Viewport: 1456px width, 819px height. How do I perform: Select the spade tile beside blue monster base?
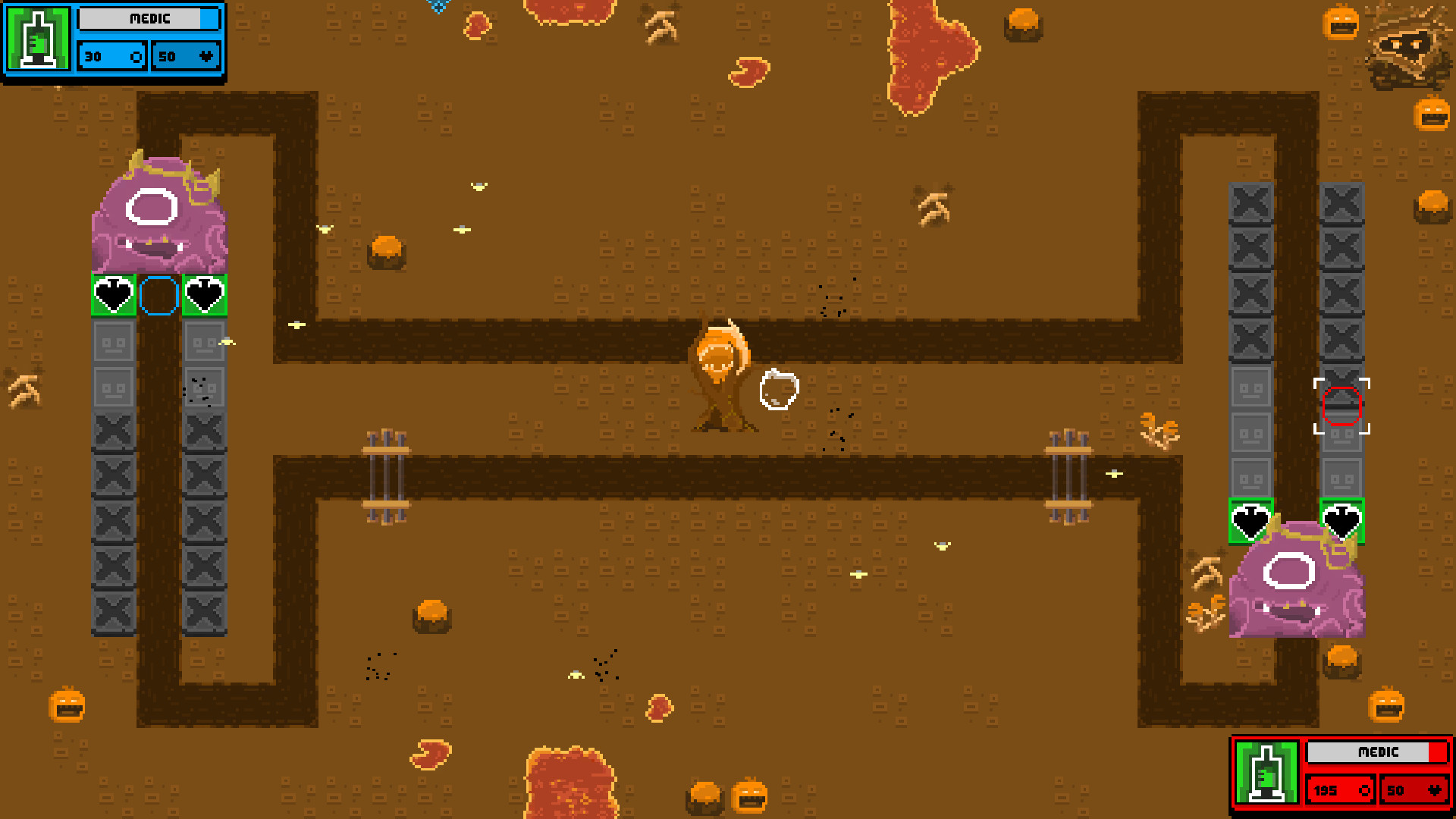112,296
